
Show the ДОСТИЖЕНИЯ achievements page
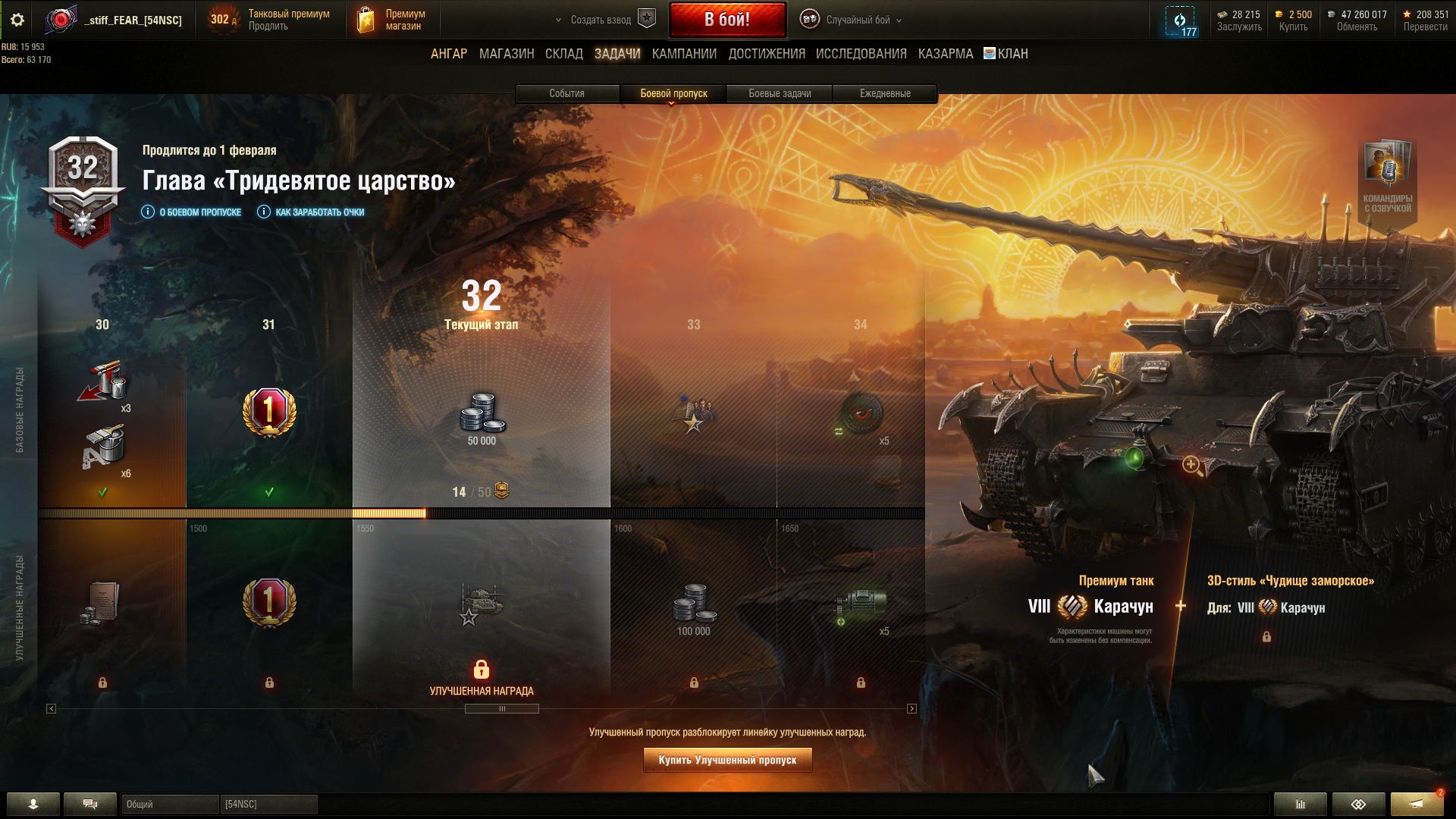click(767, 54)
